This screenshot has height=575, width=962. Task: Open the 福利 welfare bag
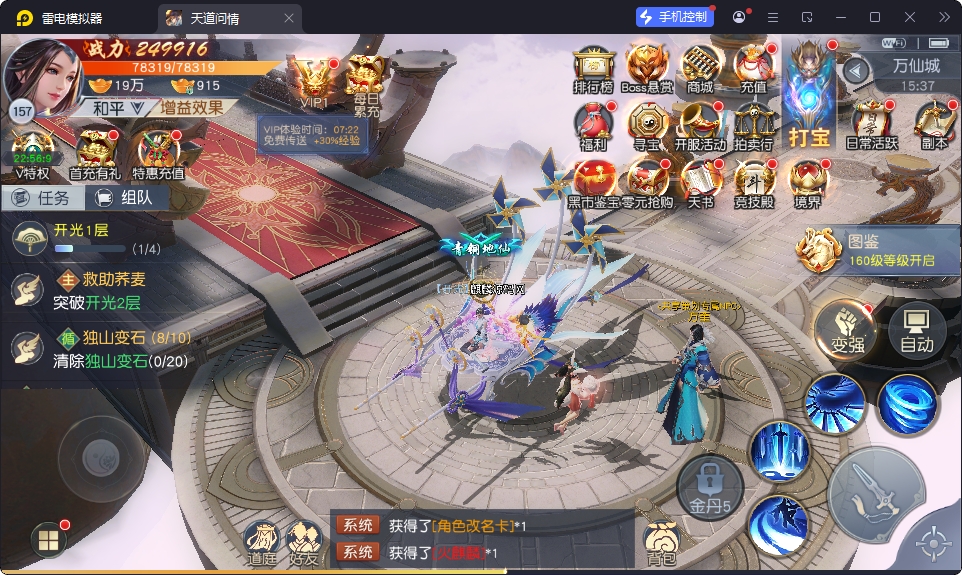click(593, 125)
